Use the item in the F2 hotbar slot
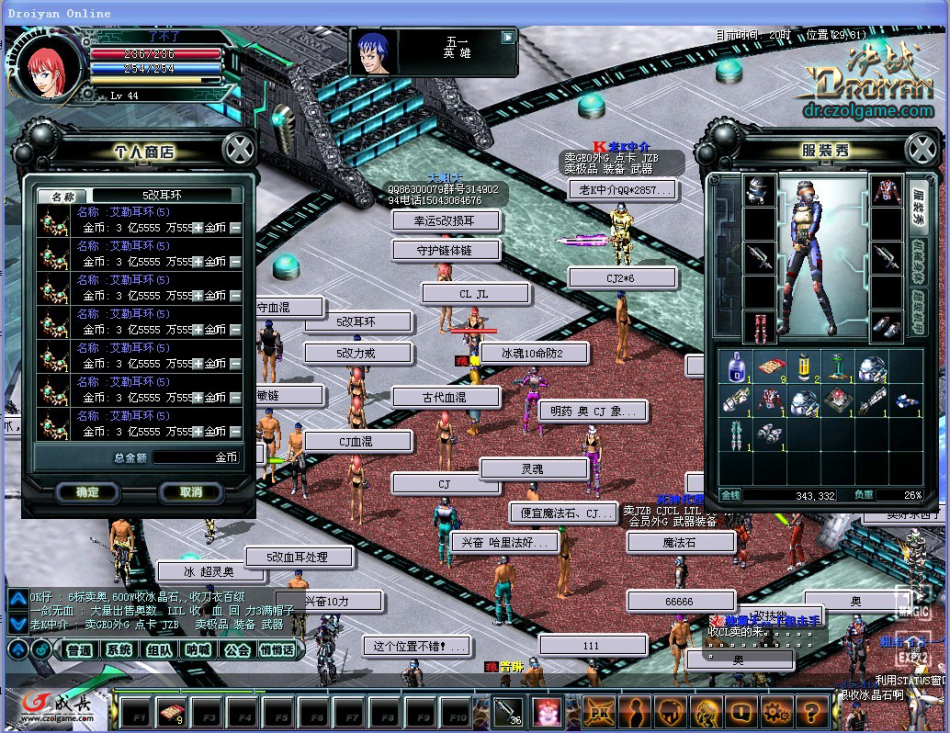This screenshot has width=950, height=733. 172,713
